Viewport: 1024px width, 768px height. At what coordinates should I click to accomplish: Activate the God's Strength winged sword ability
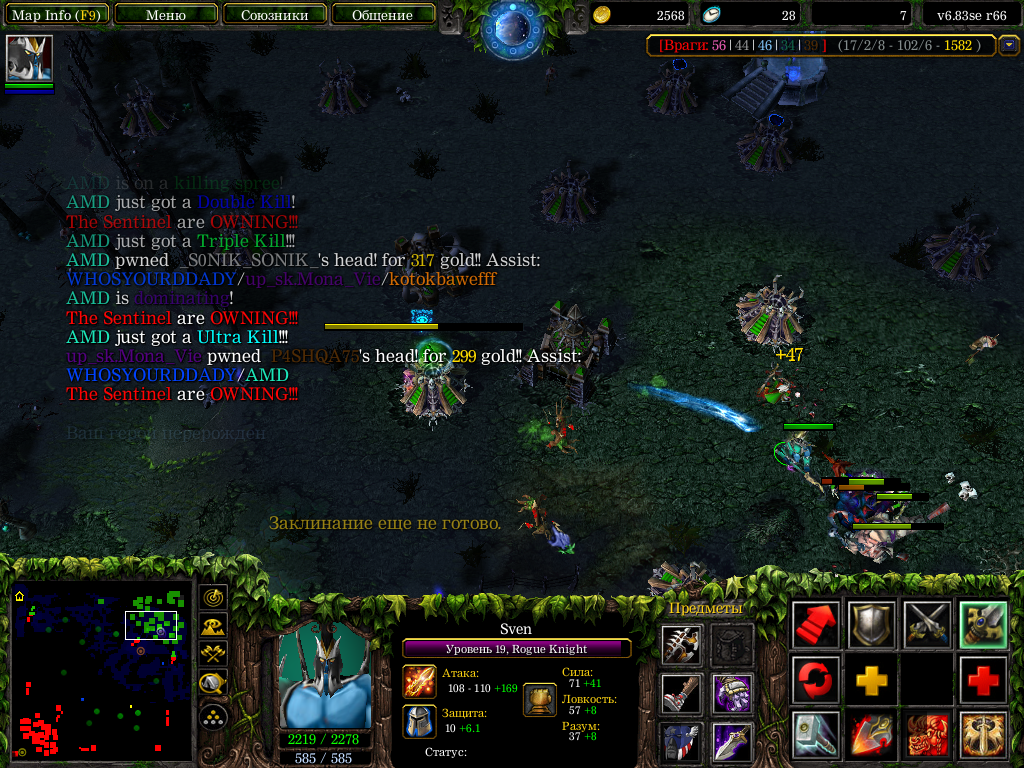pyautogui.click(x=982, y=735)
